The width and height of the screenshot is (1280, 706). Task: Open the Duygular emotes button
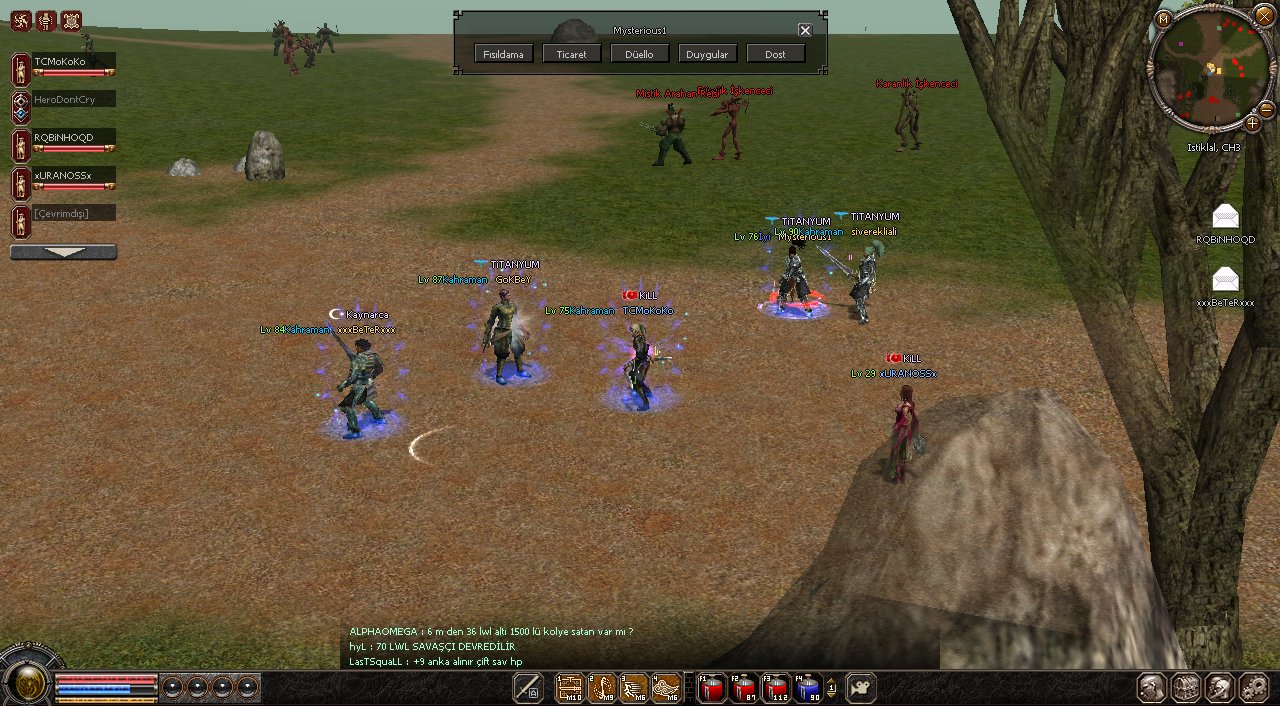point(708,54)
